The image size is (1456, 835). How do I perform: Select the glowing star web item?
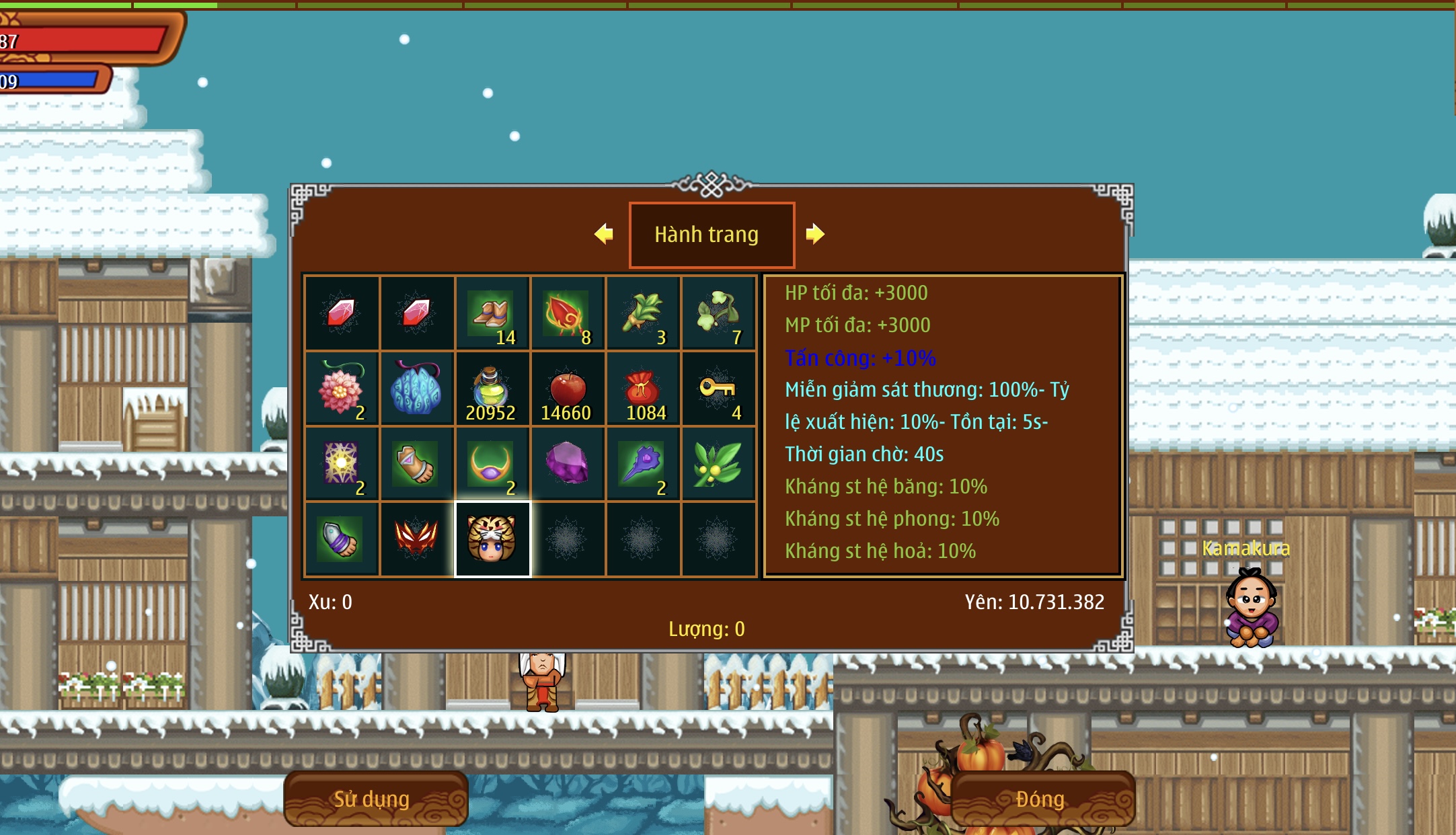click(x=342, y=464)
